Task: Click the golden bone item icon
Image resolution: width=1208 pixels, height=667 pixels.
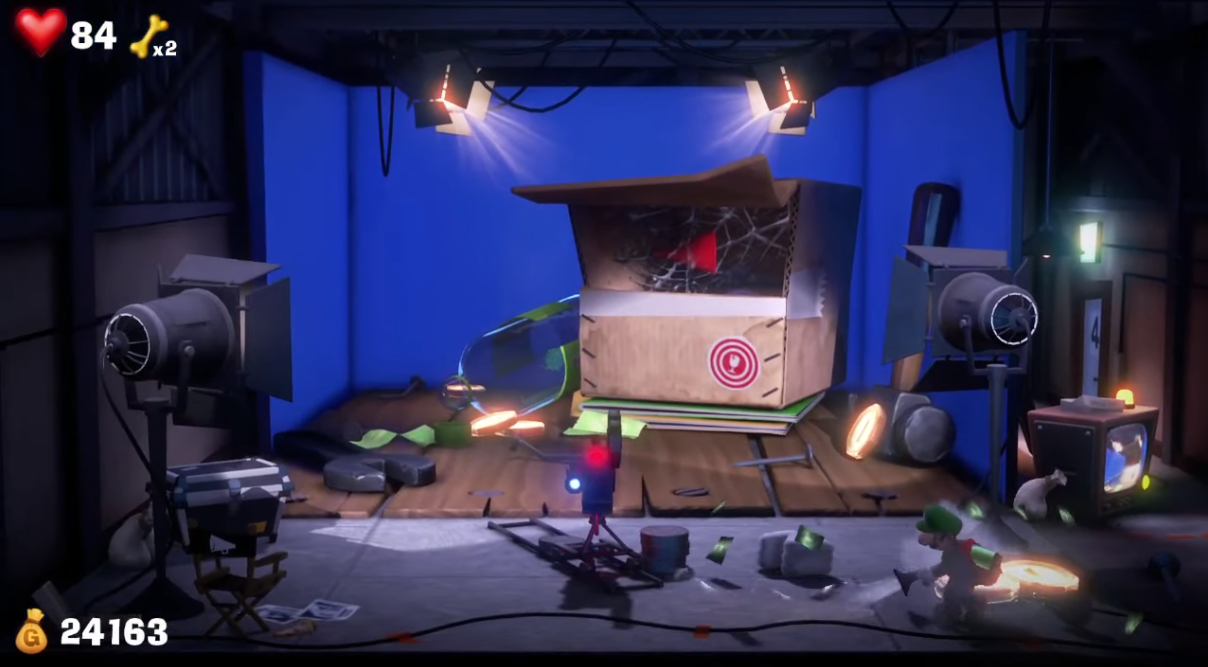Action: click(147, 36)
